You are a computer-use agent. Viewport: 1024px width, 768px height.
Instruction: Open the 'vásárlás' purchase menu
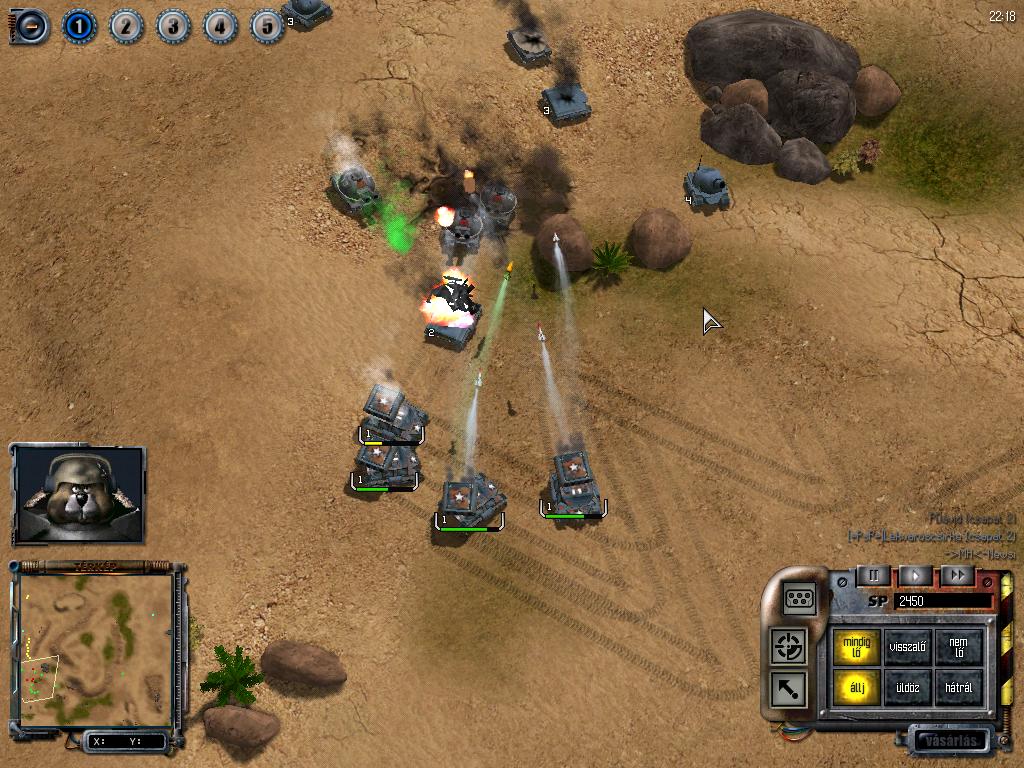(x=949, y=740)
